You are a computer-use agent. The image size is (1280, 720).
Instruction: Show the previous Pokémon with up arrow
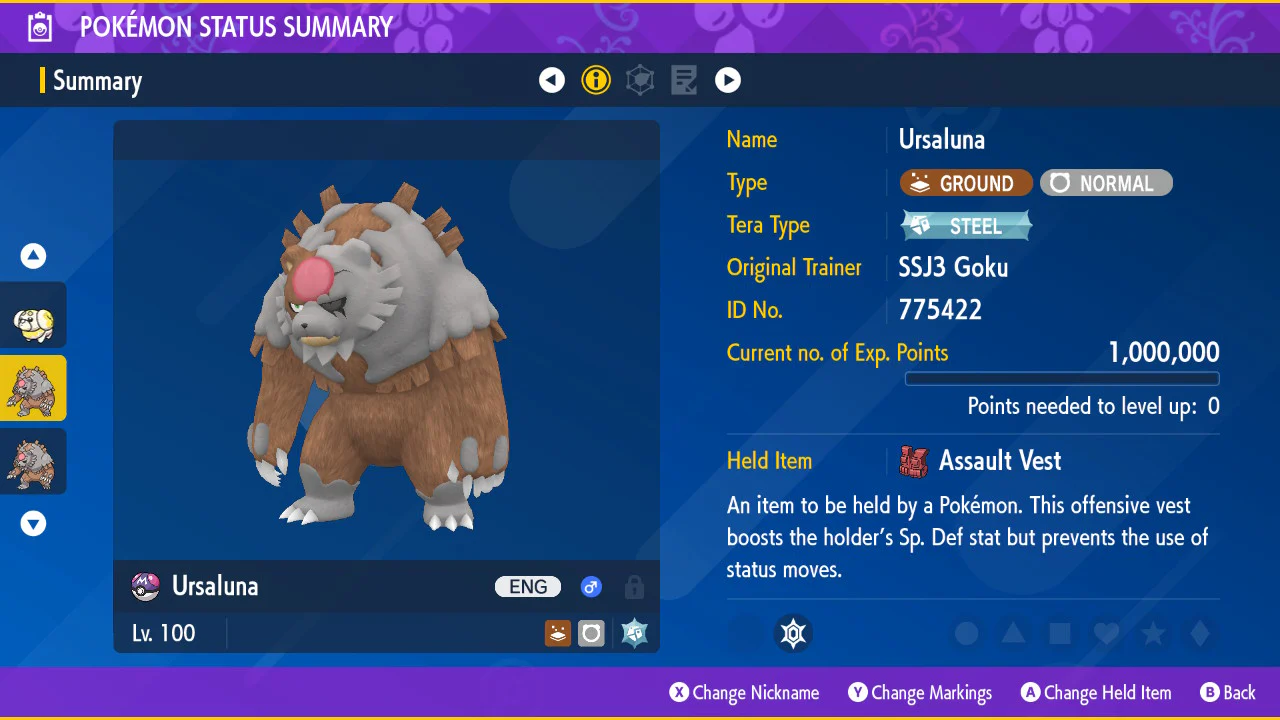(x=34, y=256)
